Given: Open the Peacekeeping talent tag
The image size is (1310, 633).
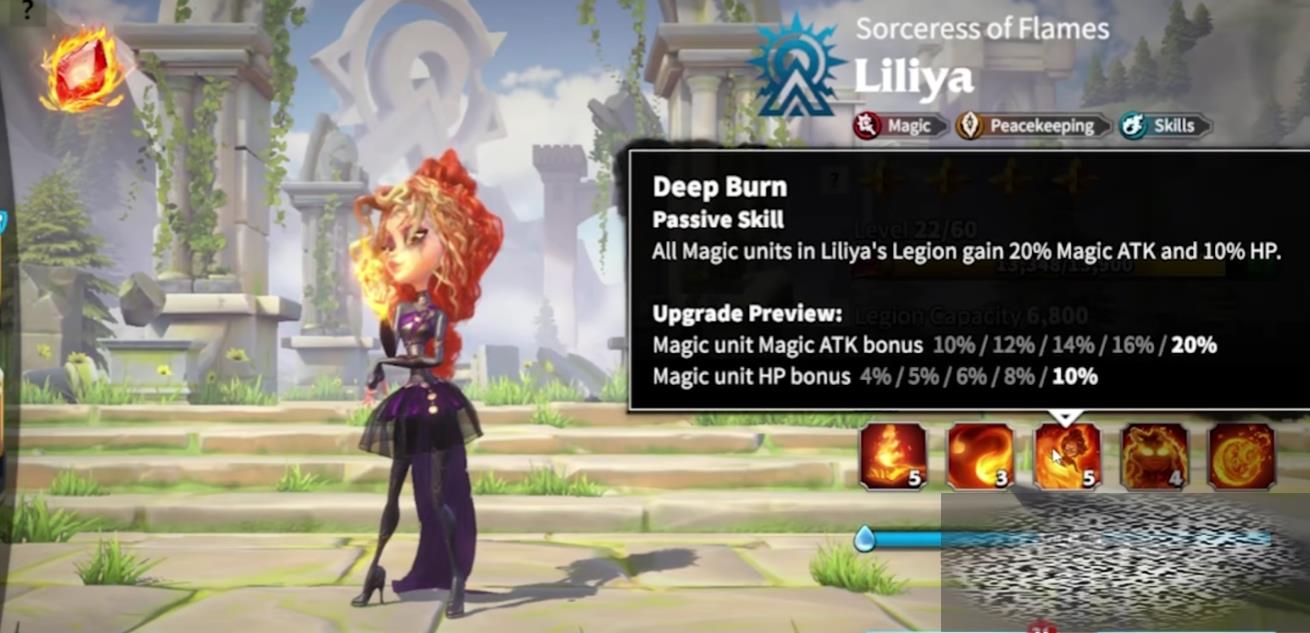Looking at the screenshot, I should (x=1033, y=126).
